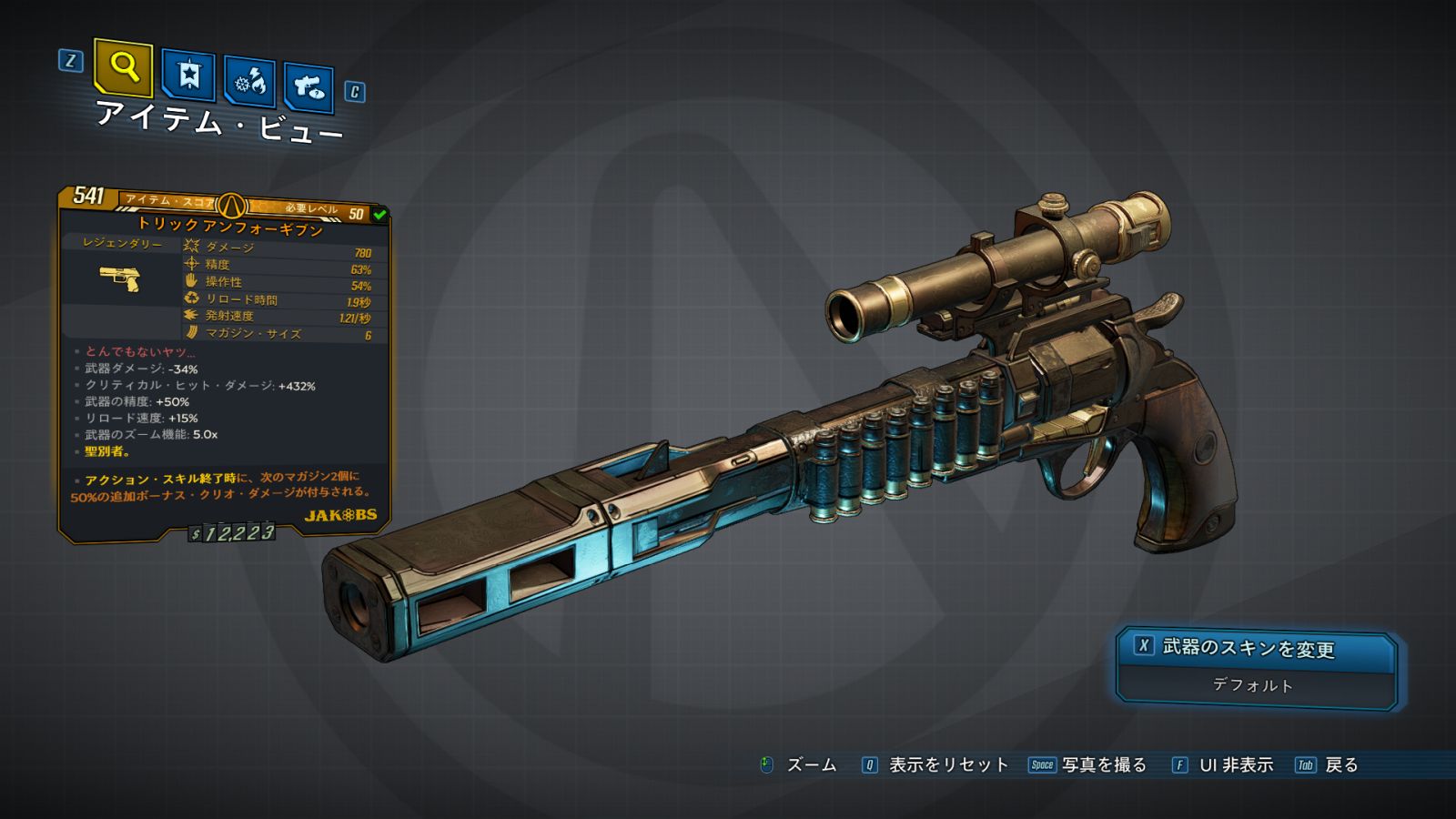Select the magnifier Item View tab
This screenshot has width=1456, height=819.
[x=123, y=67]
